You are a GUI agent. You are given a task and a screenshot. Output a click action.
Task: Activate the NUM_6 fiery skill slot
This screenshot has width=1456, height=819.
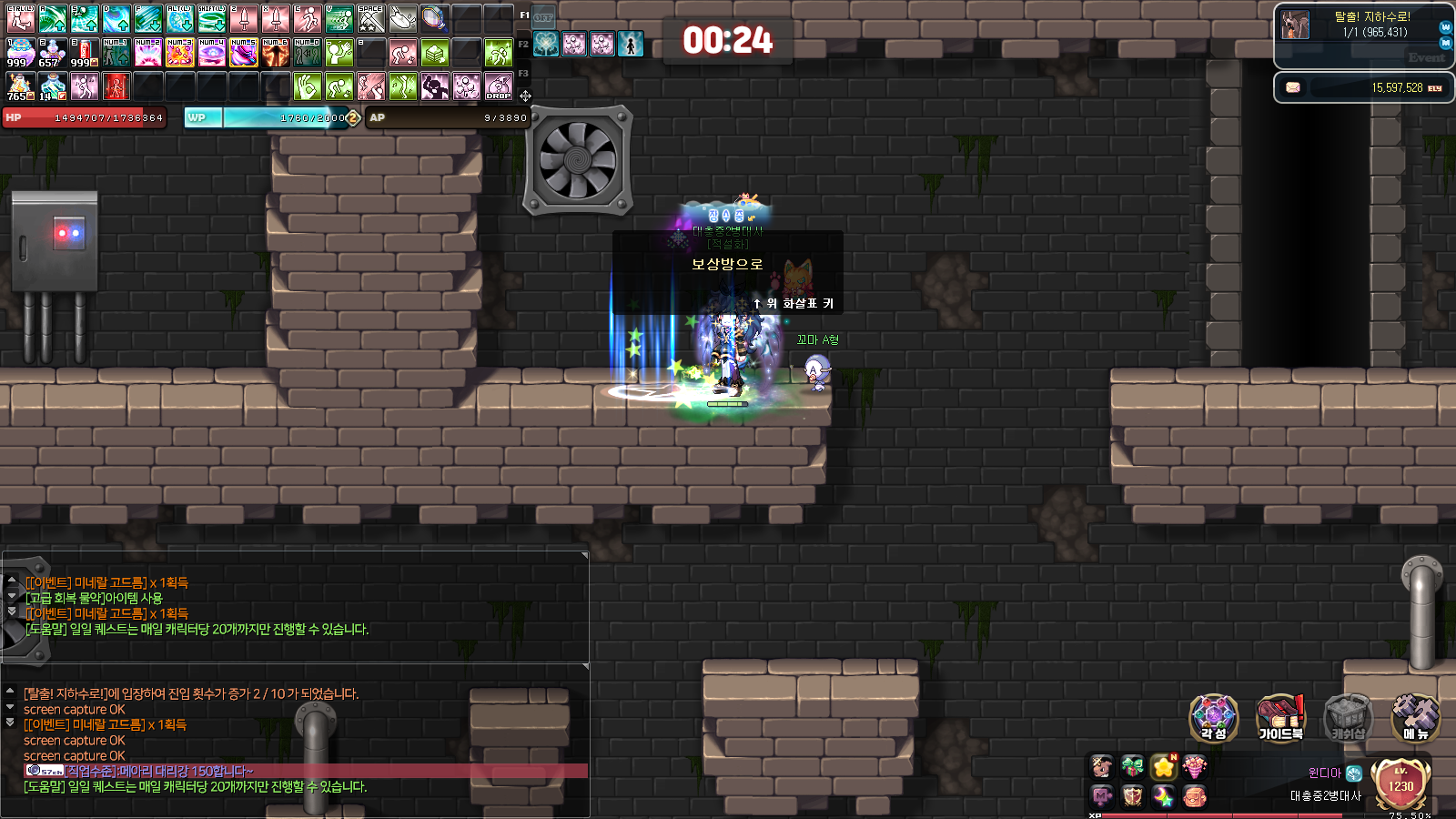click(275, 53)
